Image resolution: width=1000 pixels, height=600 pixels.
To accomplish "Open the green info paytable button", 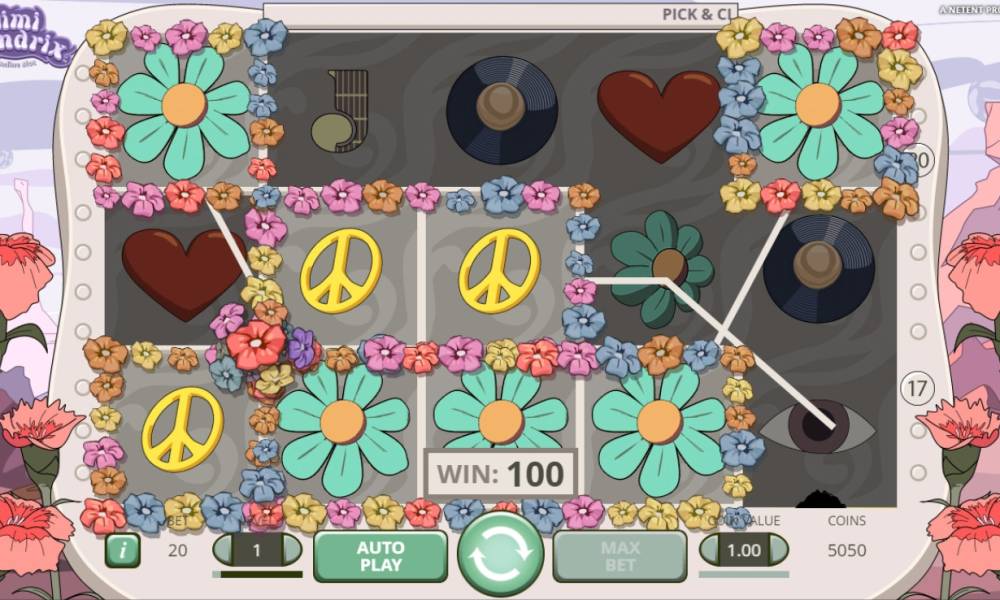I will coord(122,550).
